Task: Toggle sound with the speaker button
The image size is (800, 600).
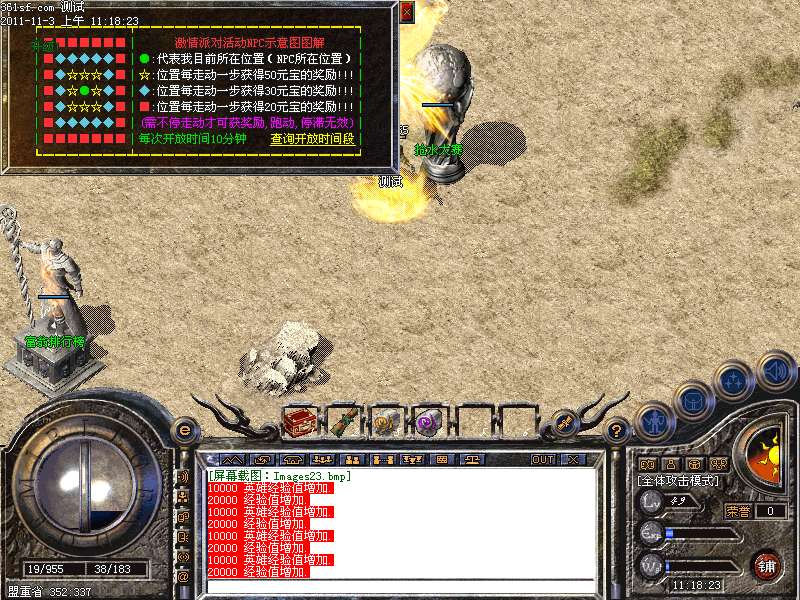Action: click(x=775, y=372)
